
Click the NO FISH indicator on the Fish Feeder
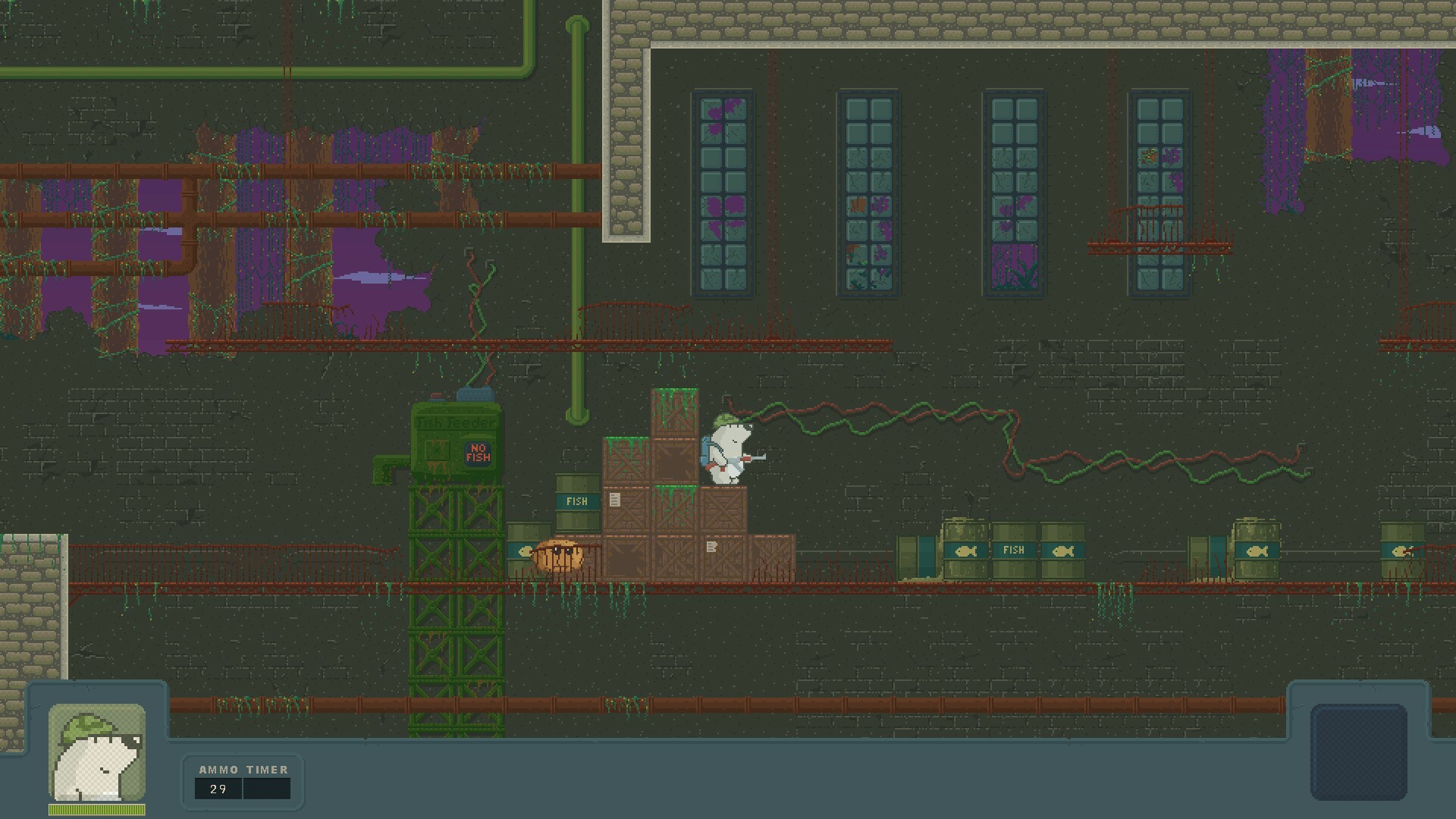pos(479,453)
